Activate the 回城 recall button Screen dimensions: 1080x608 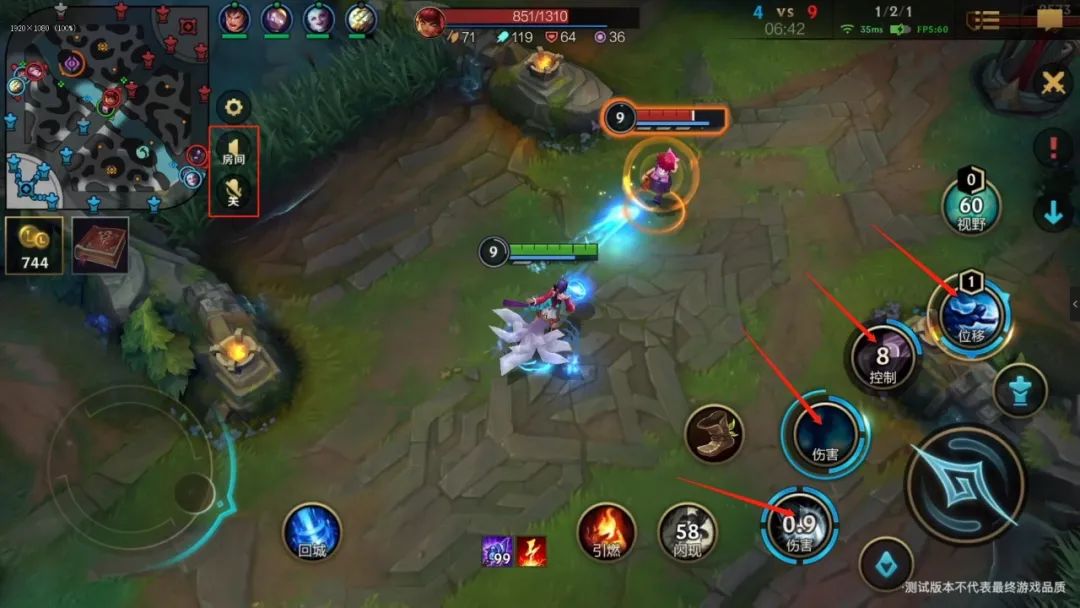pos(312,531)
